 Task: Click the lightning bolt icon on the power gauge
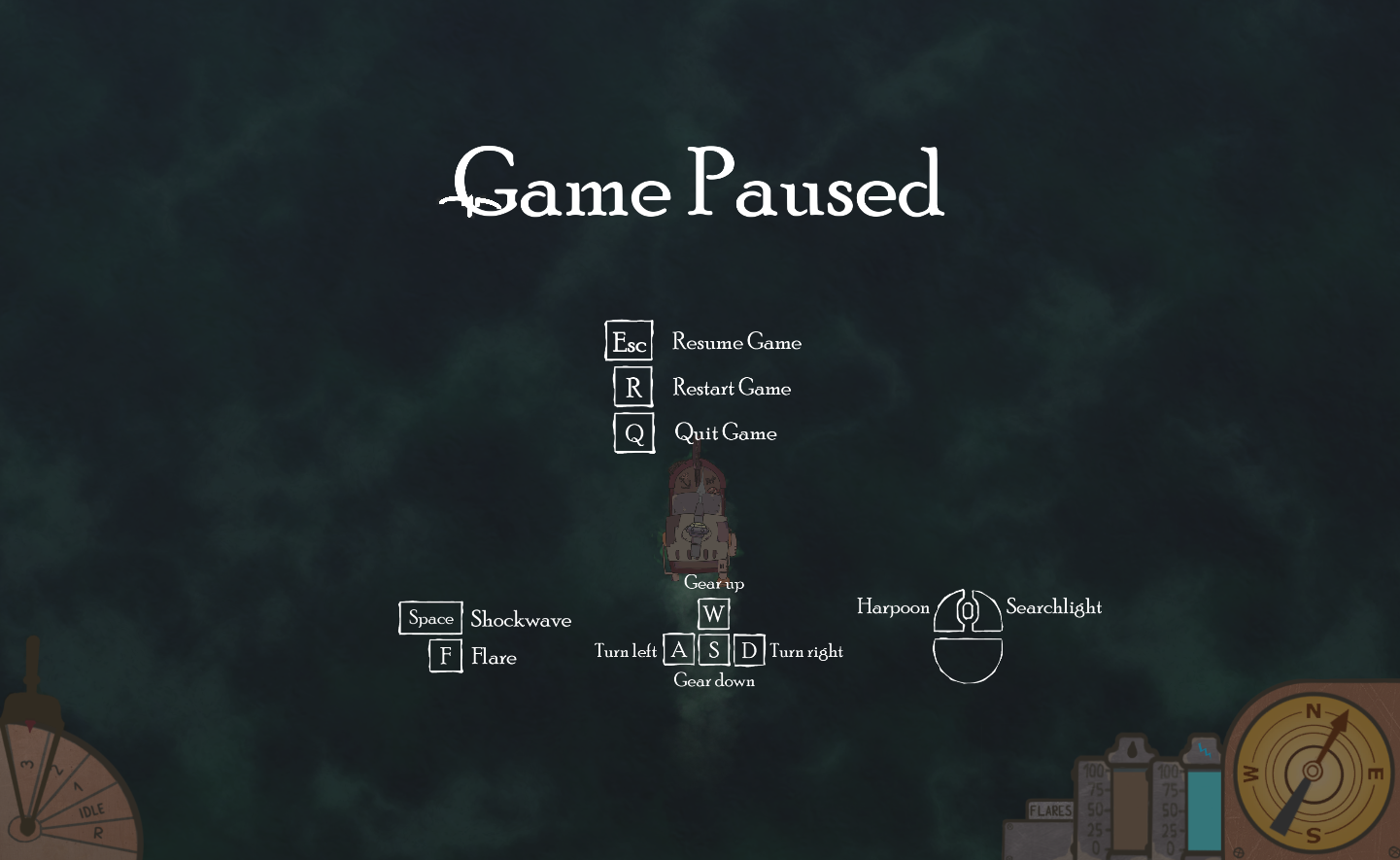click(1205, 750)
